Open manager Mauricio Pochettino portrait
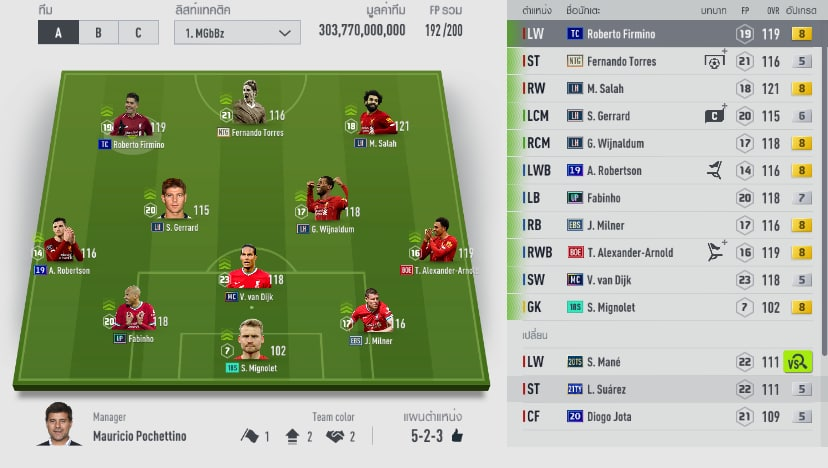This screenshot has width=828, height=468. (59, 425)
